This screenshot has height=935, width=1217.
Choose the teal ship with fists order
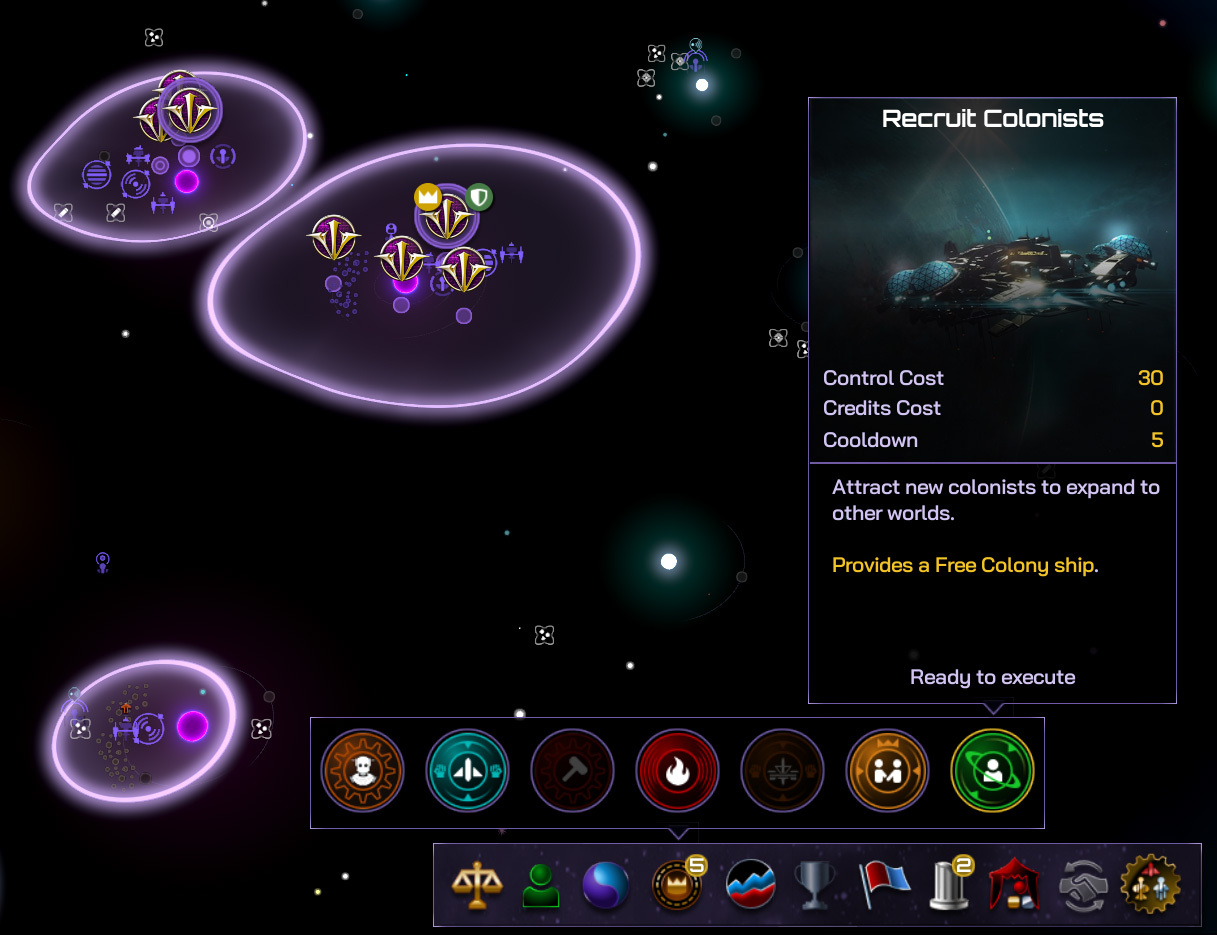pos(467,771)
